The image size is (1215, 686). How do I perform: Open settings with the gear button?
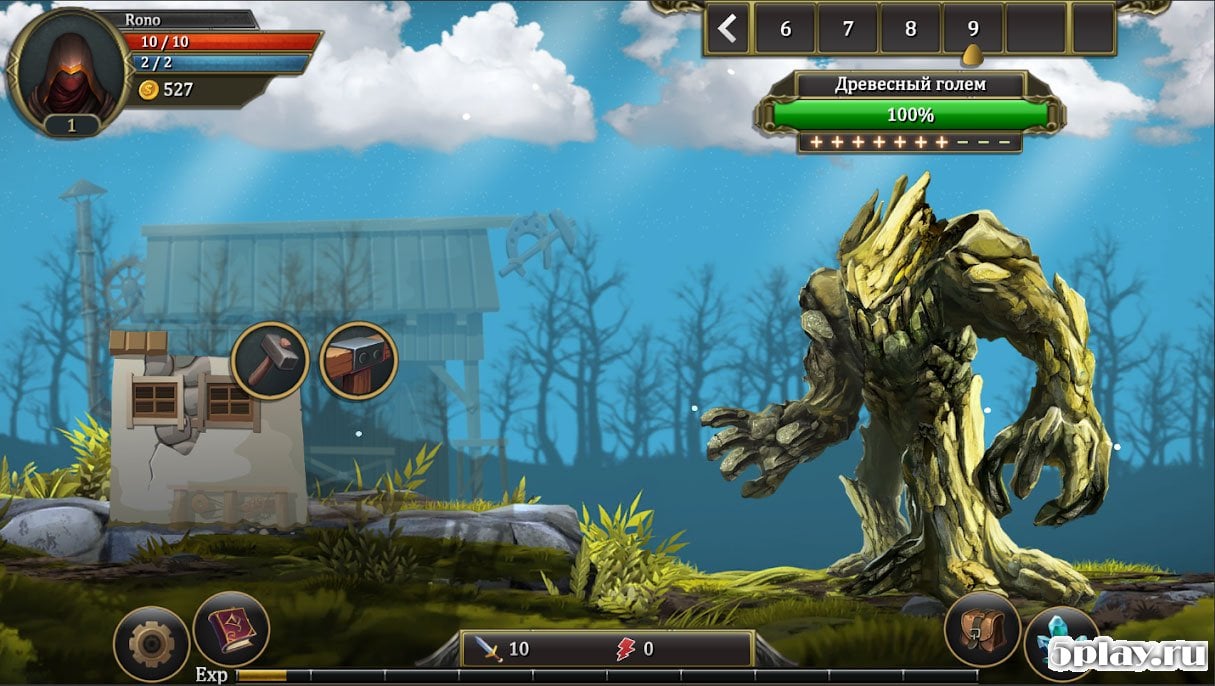tap(152, 644)
